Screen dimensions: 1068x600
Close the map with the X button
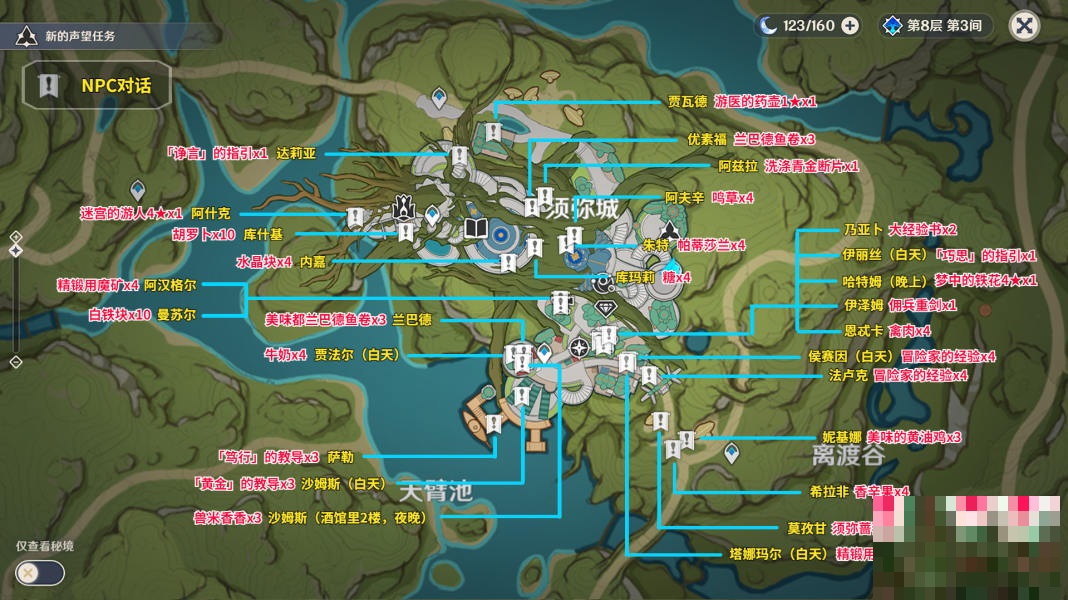pyautogui.click(x=1023, y=26)
